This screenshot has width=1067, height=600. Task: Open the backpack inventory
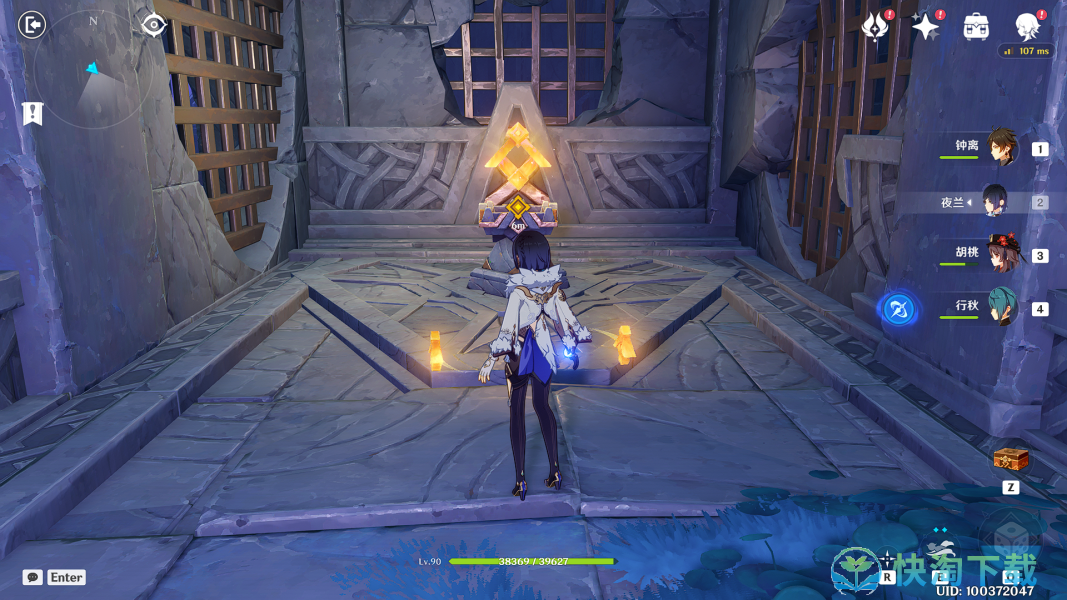click(976, 27)
